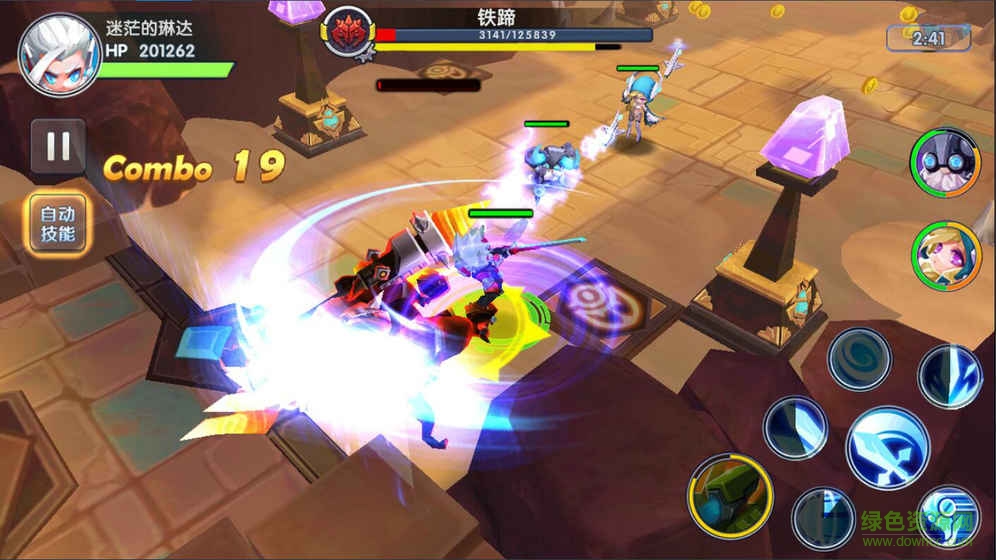This screenshot has height=560, width=996.
Task: Tap the white-haired player avatar portrait
Action: tap(59, 54)
